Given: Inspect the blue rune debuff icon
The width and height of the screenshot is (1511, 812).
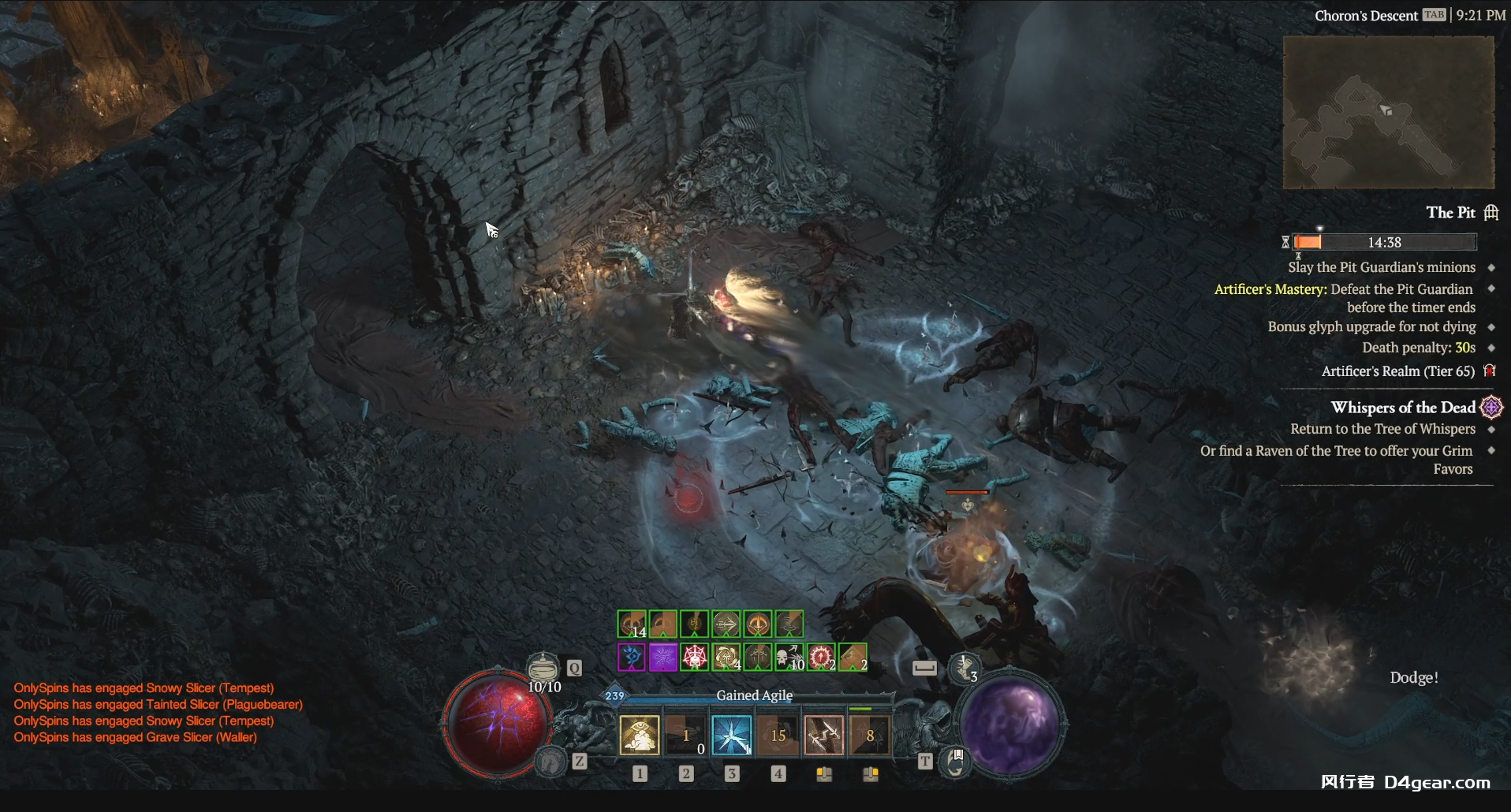Looking at the screenshot, I should tap(631, 657).
